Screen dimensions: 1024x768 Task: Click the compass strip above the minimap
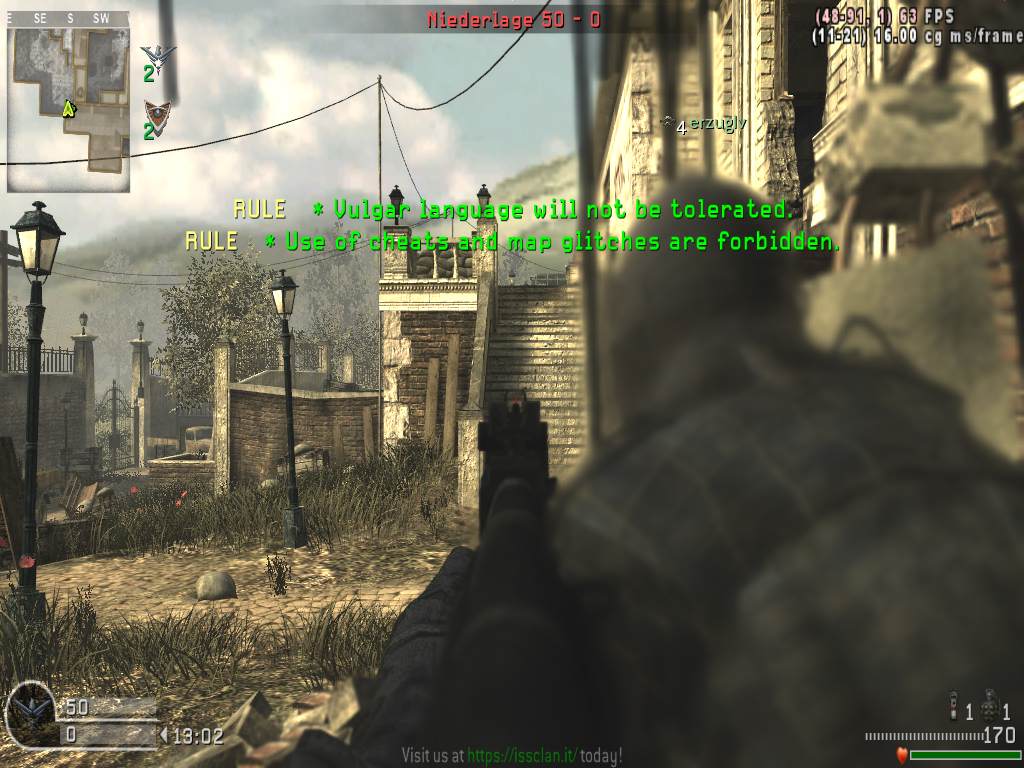tap(68, 18)
